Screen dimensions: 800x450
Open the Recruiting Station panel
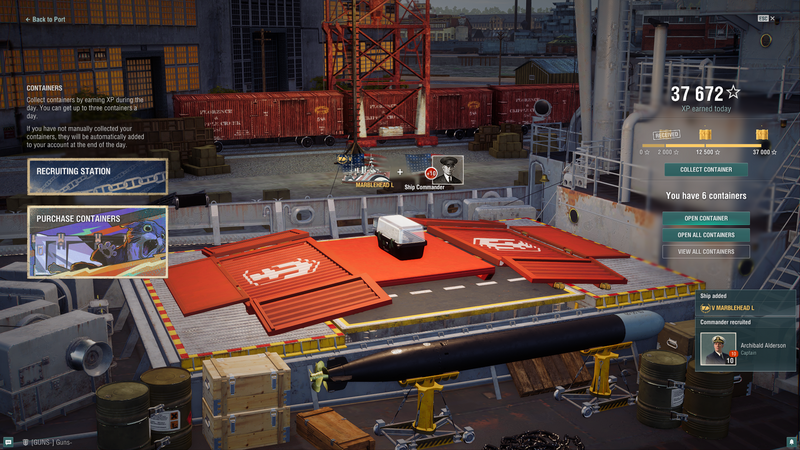pyautogui.click(x=97, y=176)
